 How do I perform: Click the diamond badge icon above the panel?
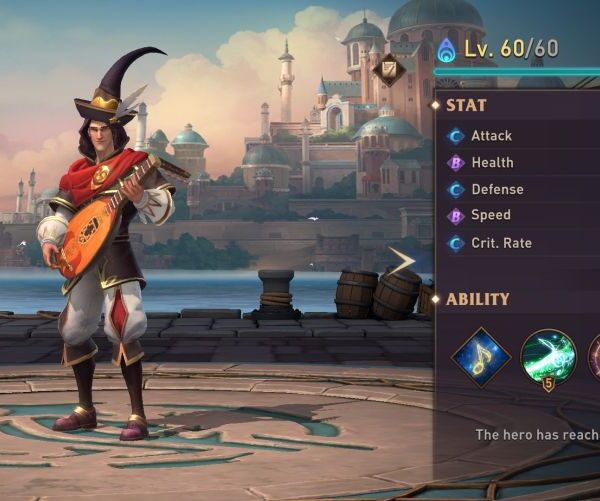390,69
